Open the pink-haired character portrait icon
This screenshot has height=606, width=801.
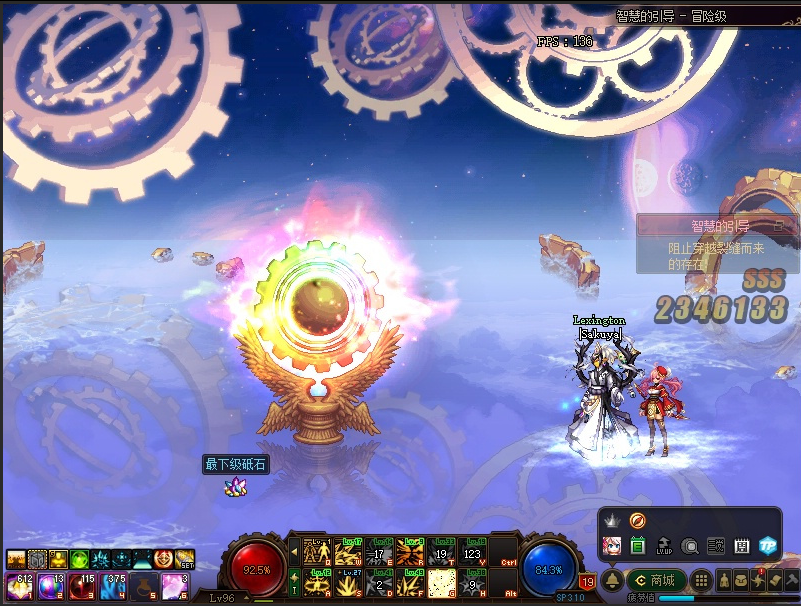tap(612, 546)
